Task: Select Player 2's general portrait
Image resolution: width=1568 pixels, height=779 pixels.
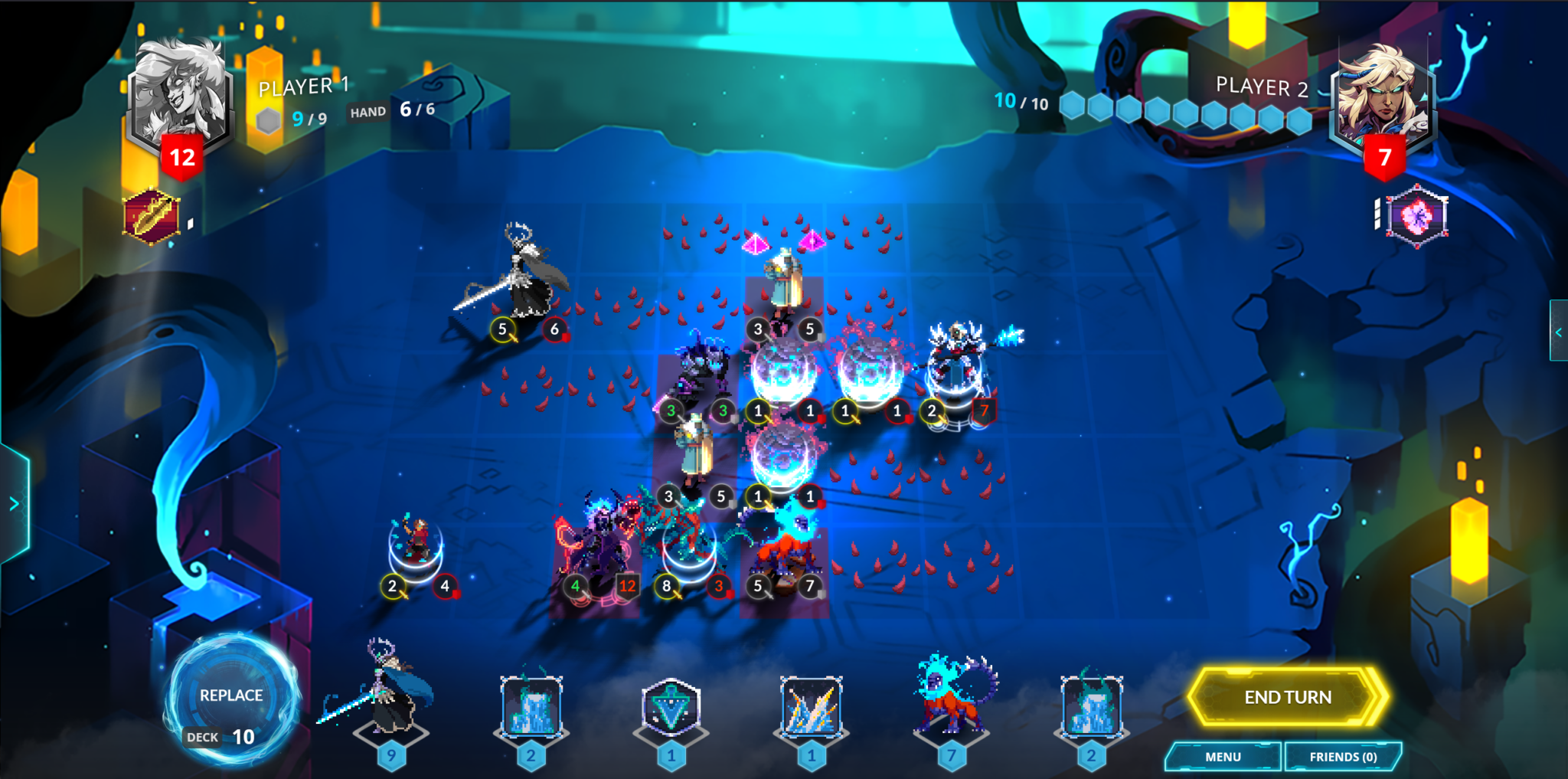Action: [x=1383, y=96]
